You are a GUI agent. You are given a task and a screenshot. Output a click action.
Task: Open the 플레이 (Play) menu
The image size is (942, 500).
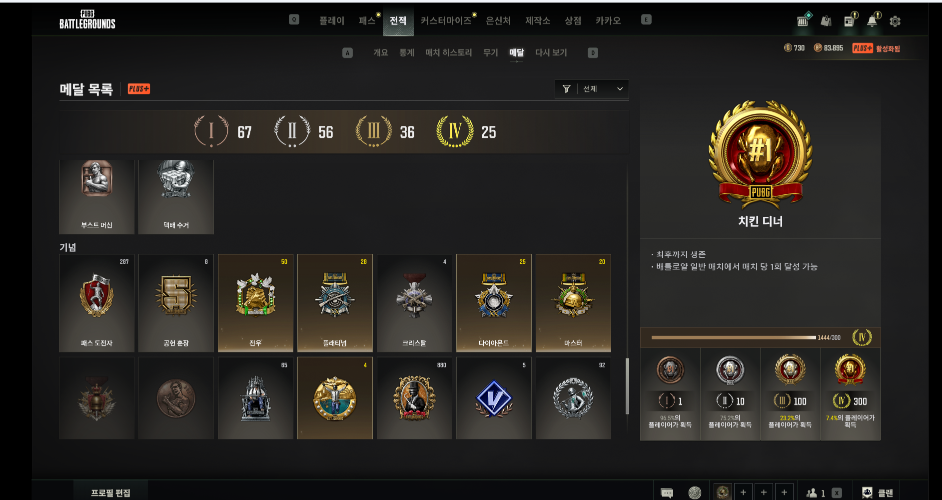[332, 20]
